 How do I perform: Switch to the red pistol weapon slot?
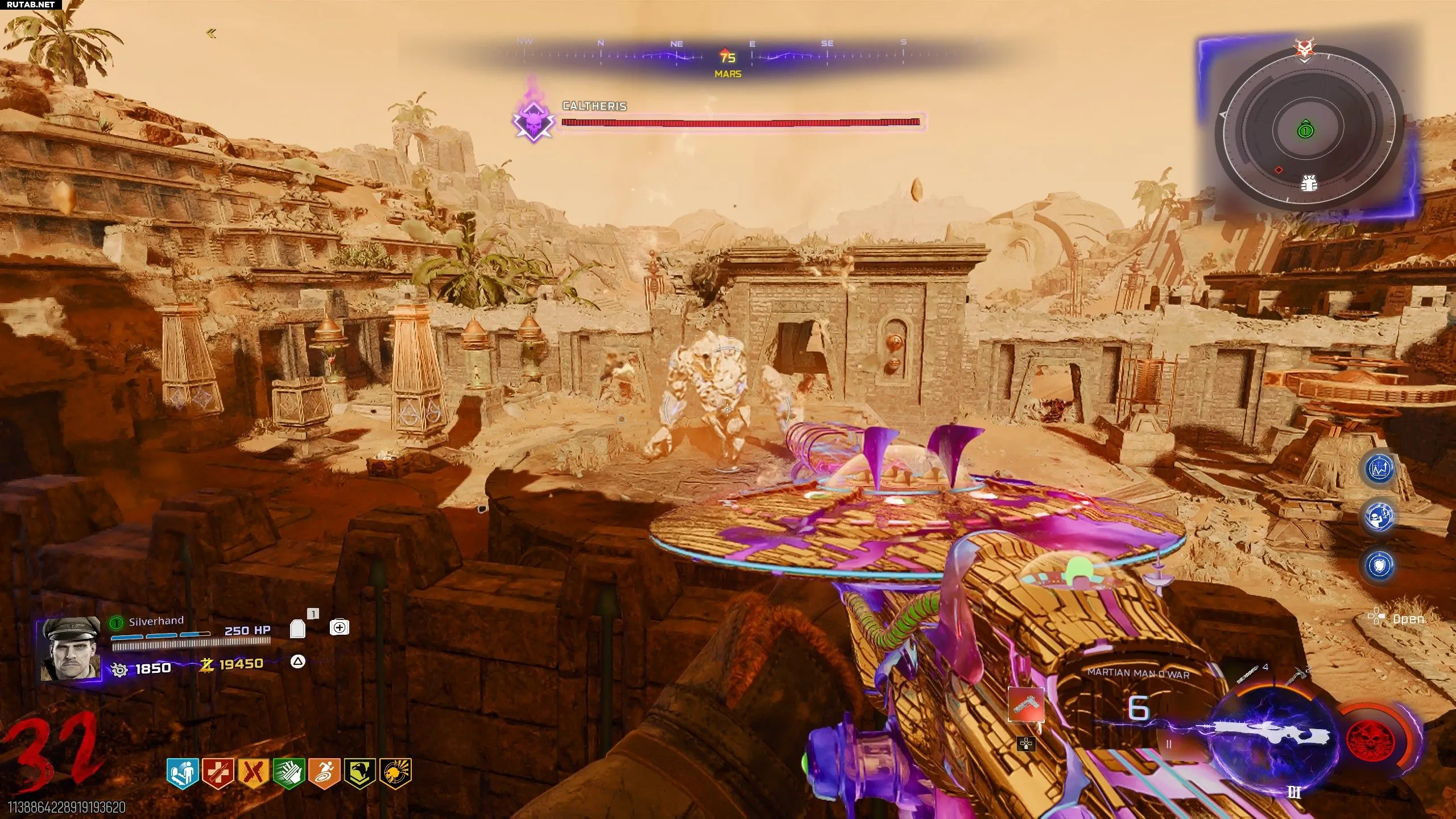click(x=1026, y=705)
